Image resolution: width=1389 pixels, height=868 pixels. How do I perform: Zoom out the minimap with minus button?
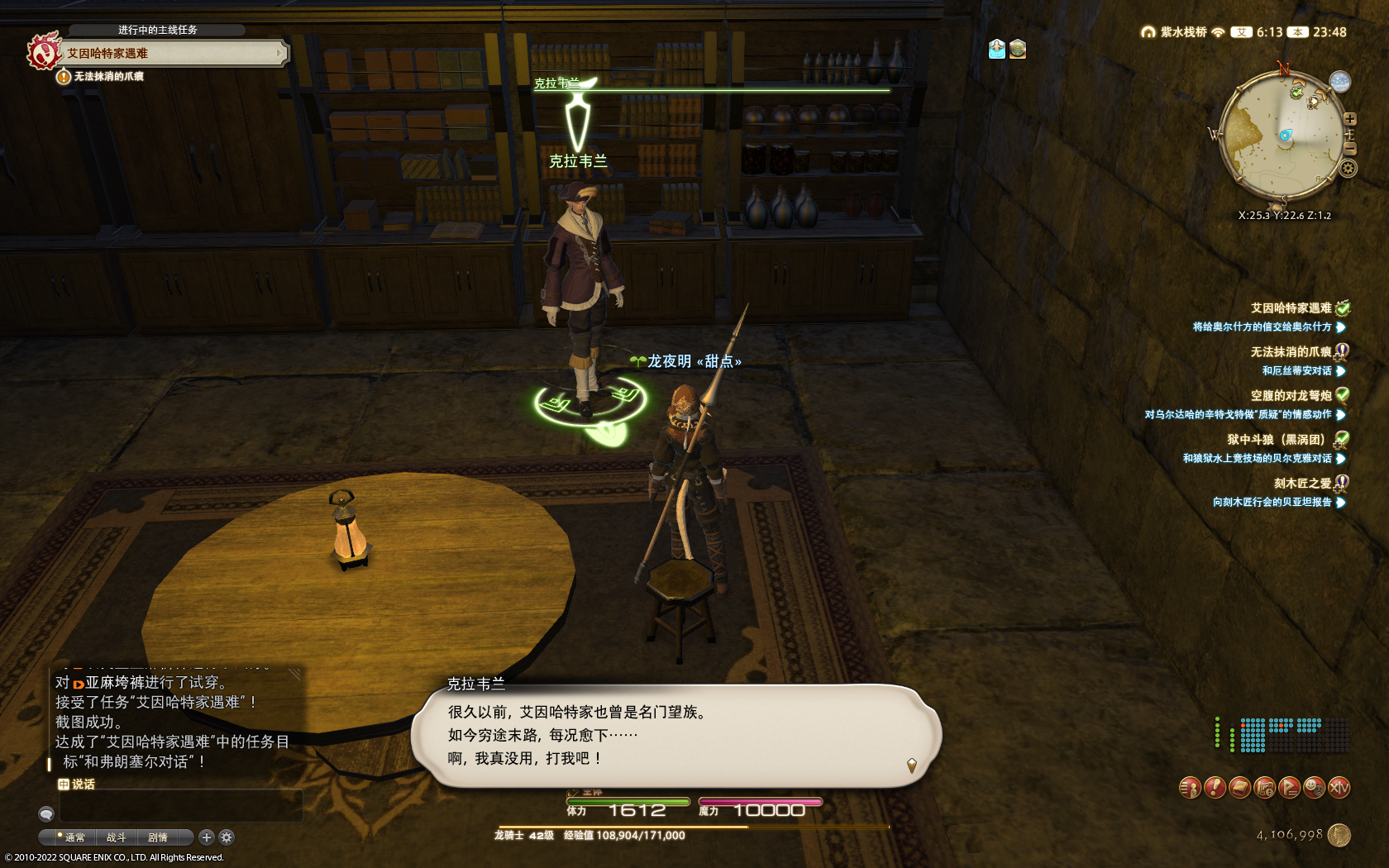click(1349, 149)
